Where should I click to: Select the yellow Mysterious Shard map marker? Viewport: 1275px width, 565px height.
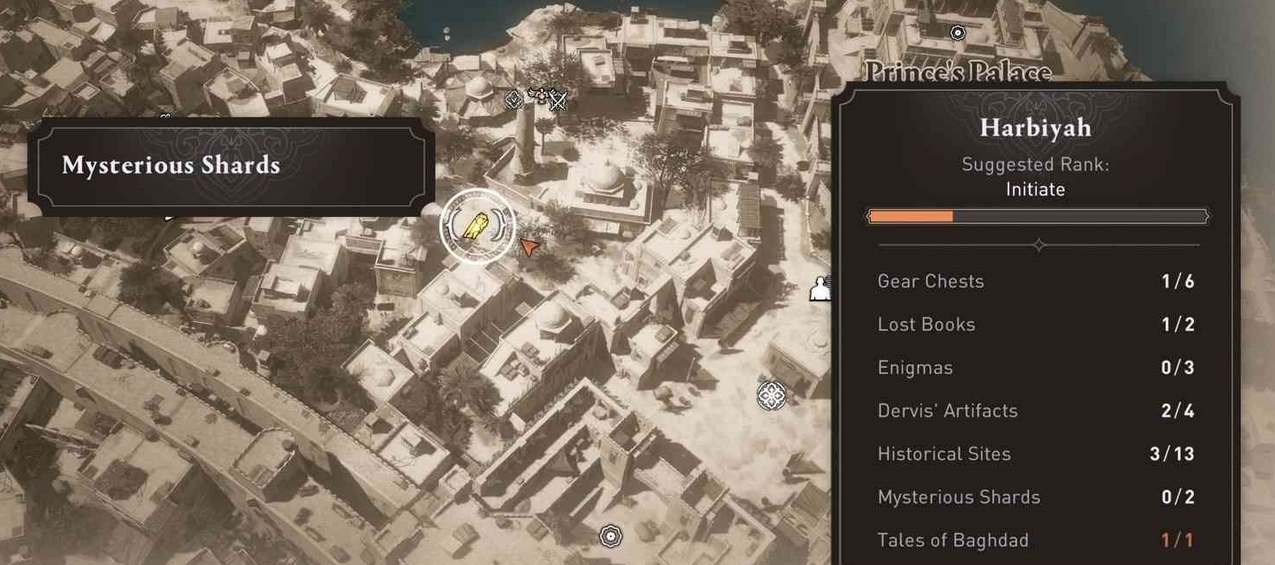pos(476,226)
